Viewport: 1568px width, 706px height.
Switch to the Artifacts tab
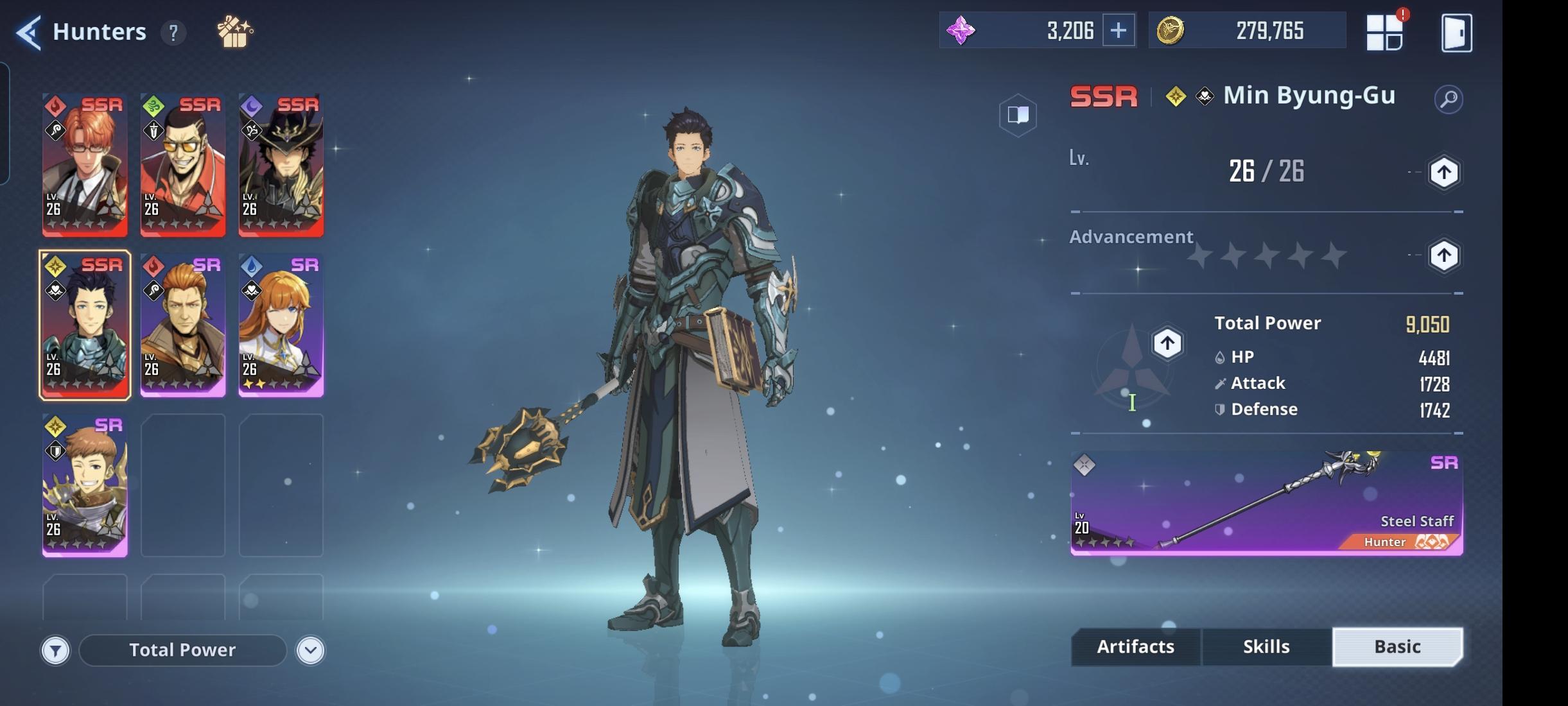pyautogui.click(x=1135, y=646)
